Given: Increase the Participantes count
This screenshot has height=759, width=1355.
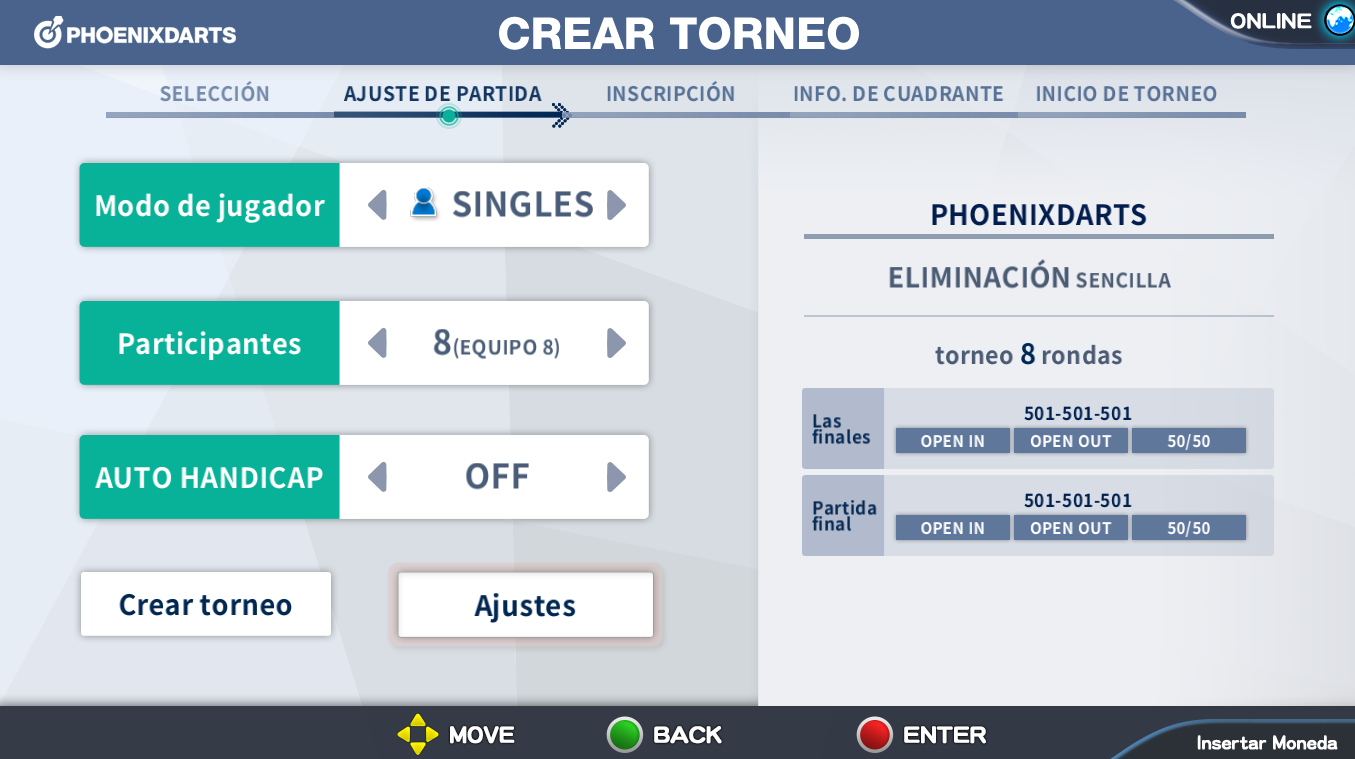Looking at the screenshot, I should coord(616,344).
